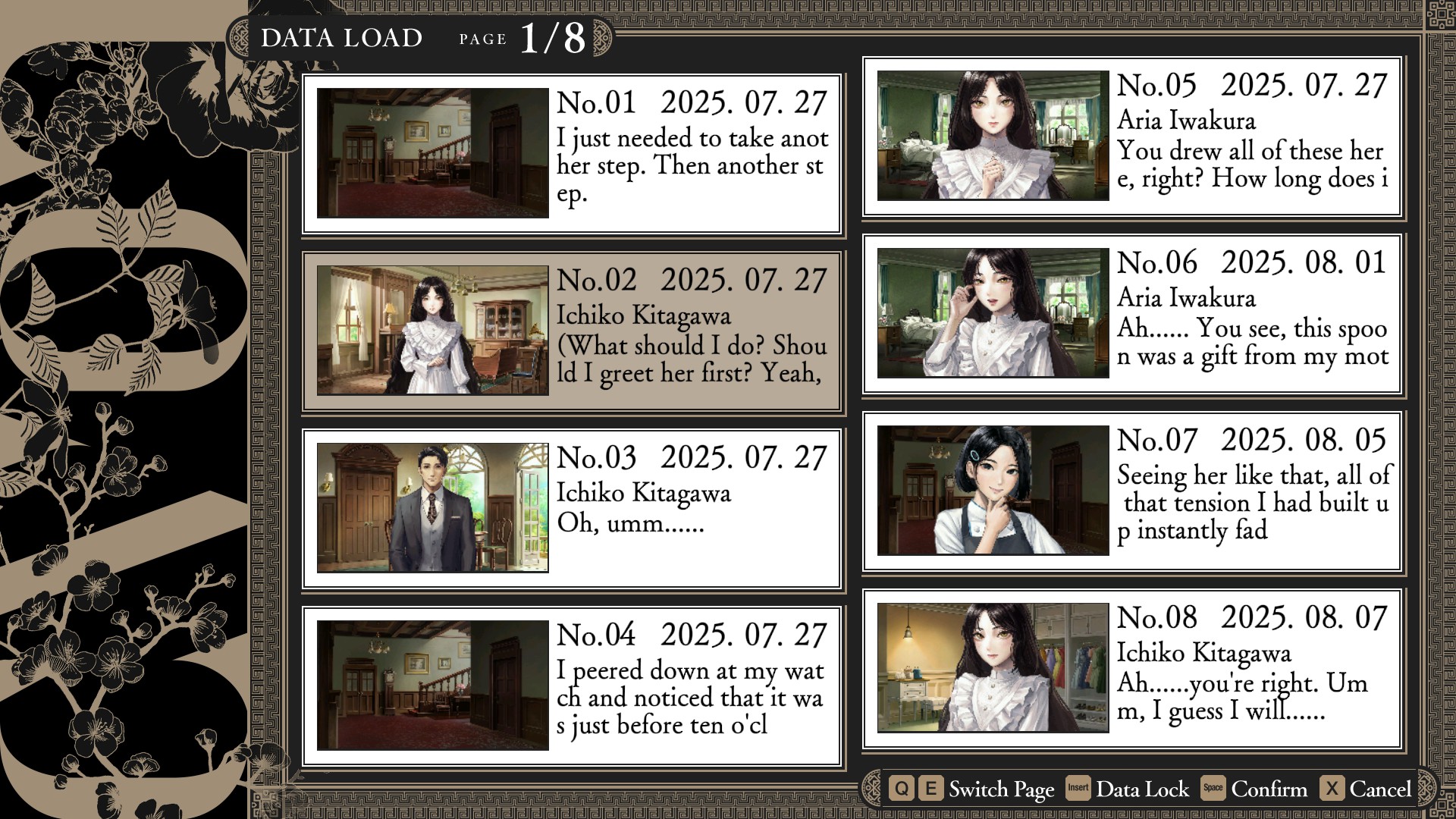Load save slot No.01
This screenshot has width=1456, height=819.
(x=572, y=154)
